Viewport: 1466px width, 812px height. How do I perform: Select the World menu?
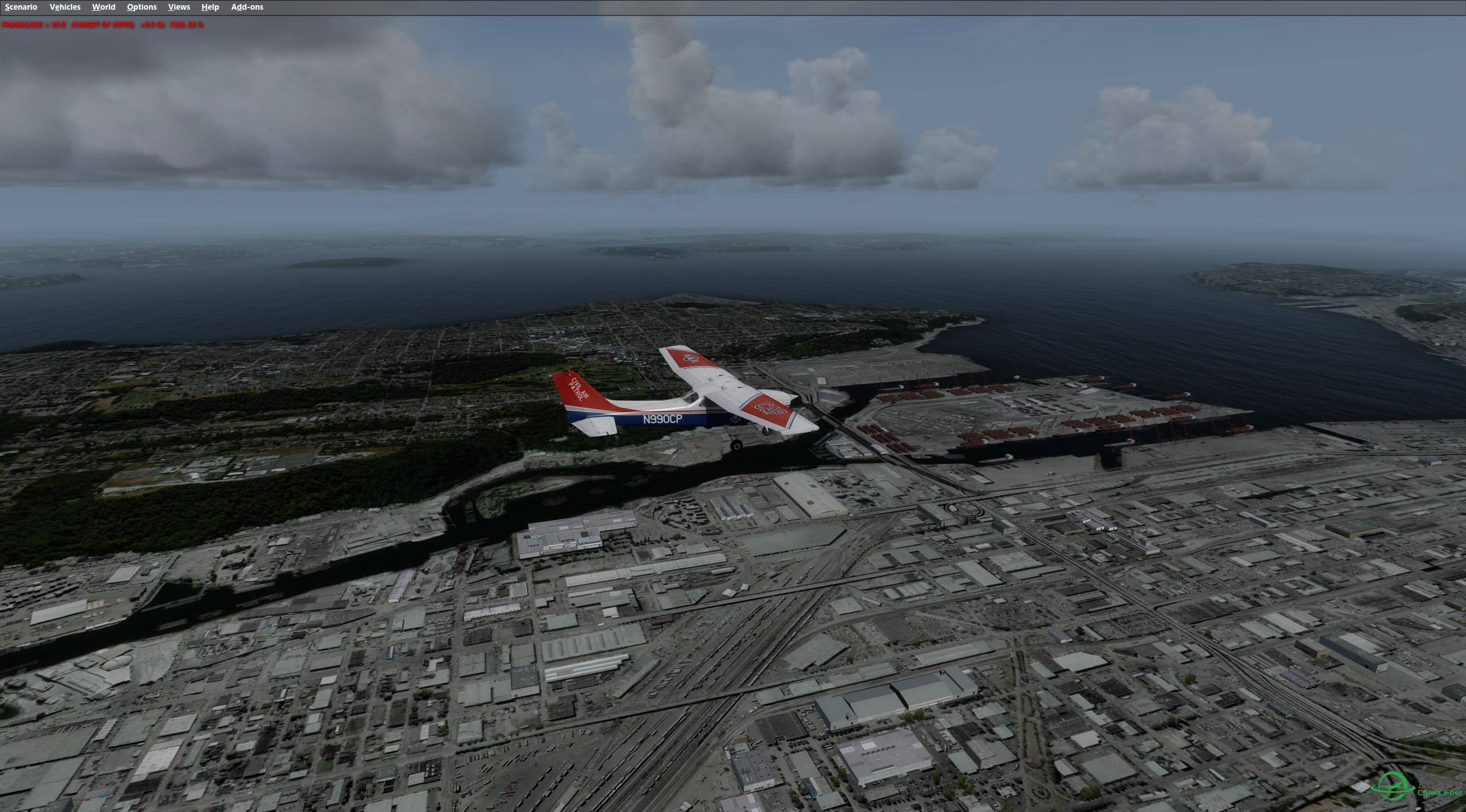104,7
